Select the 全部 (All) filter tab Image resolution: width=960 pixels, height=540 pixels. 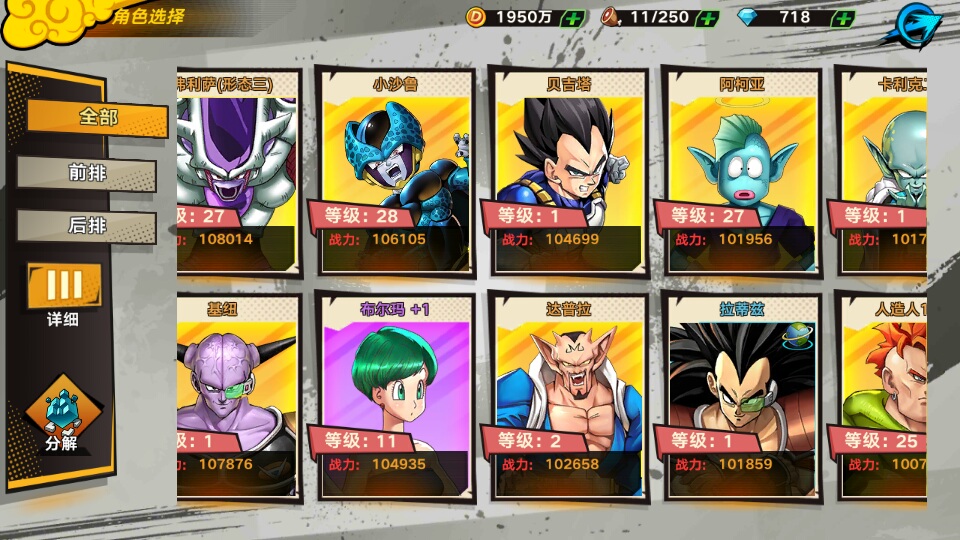(x=97, y=118)
